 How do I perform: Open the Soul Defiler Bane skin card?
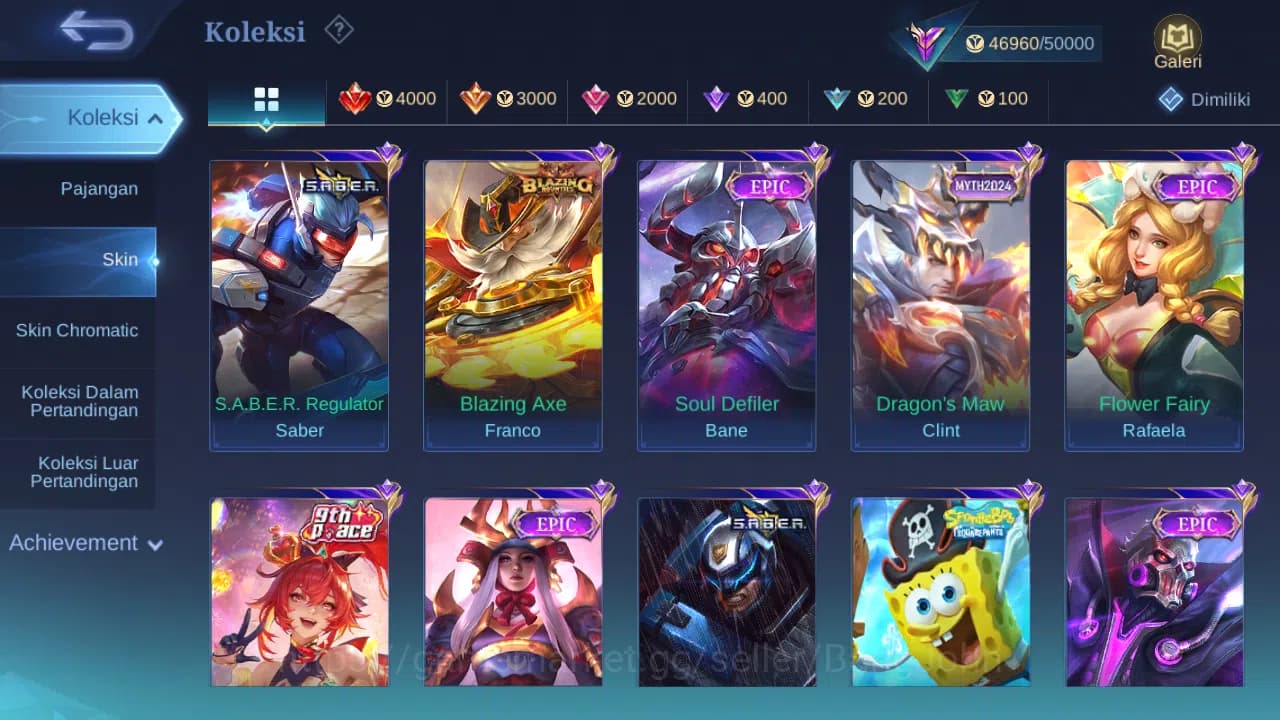[726, 300]
